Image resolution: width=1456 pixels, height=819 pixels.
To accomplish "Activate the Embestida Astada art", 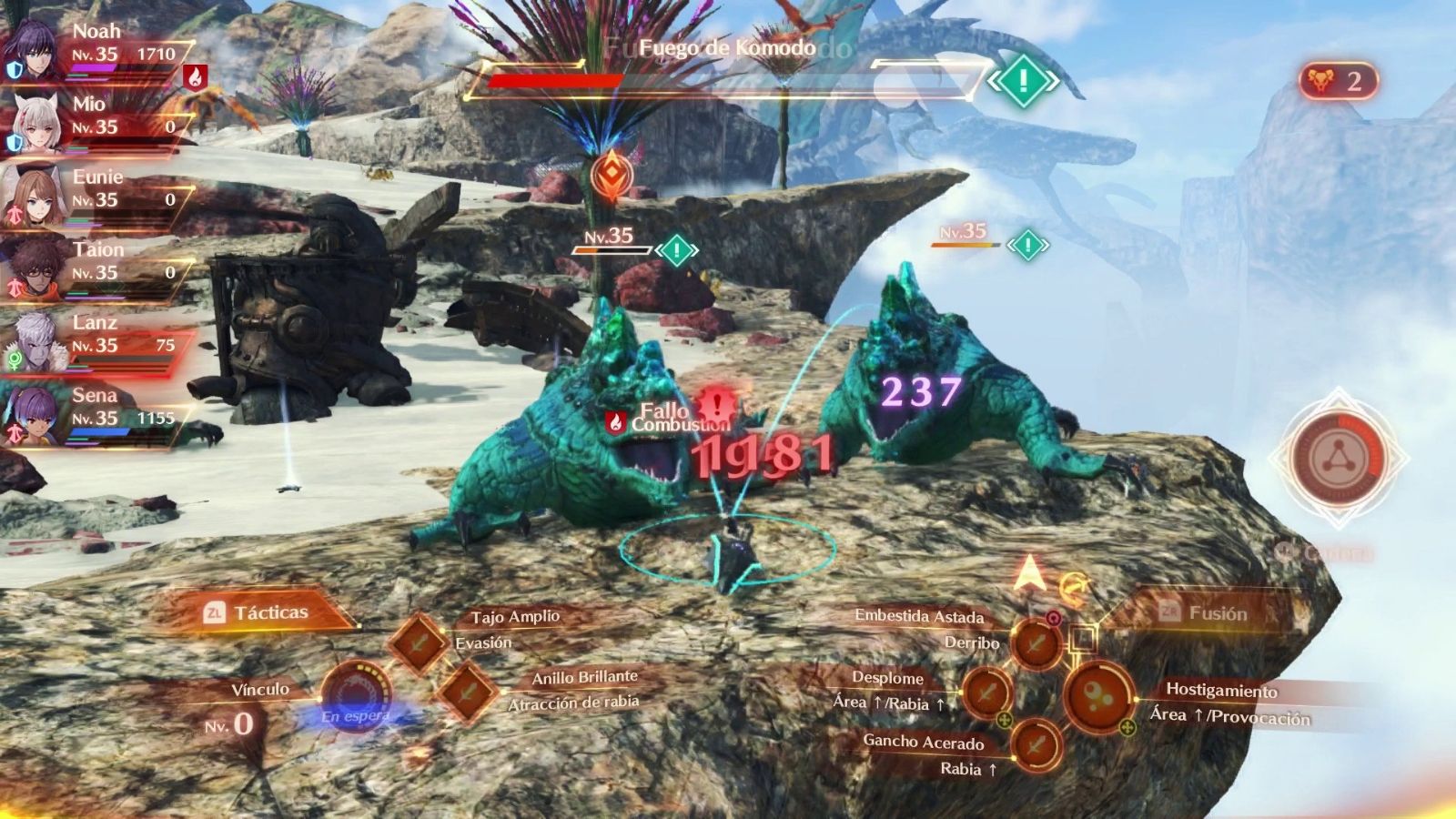I will pyautogui.click(x=1036, y=643).
